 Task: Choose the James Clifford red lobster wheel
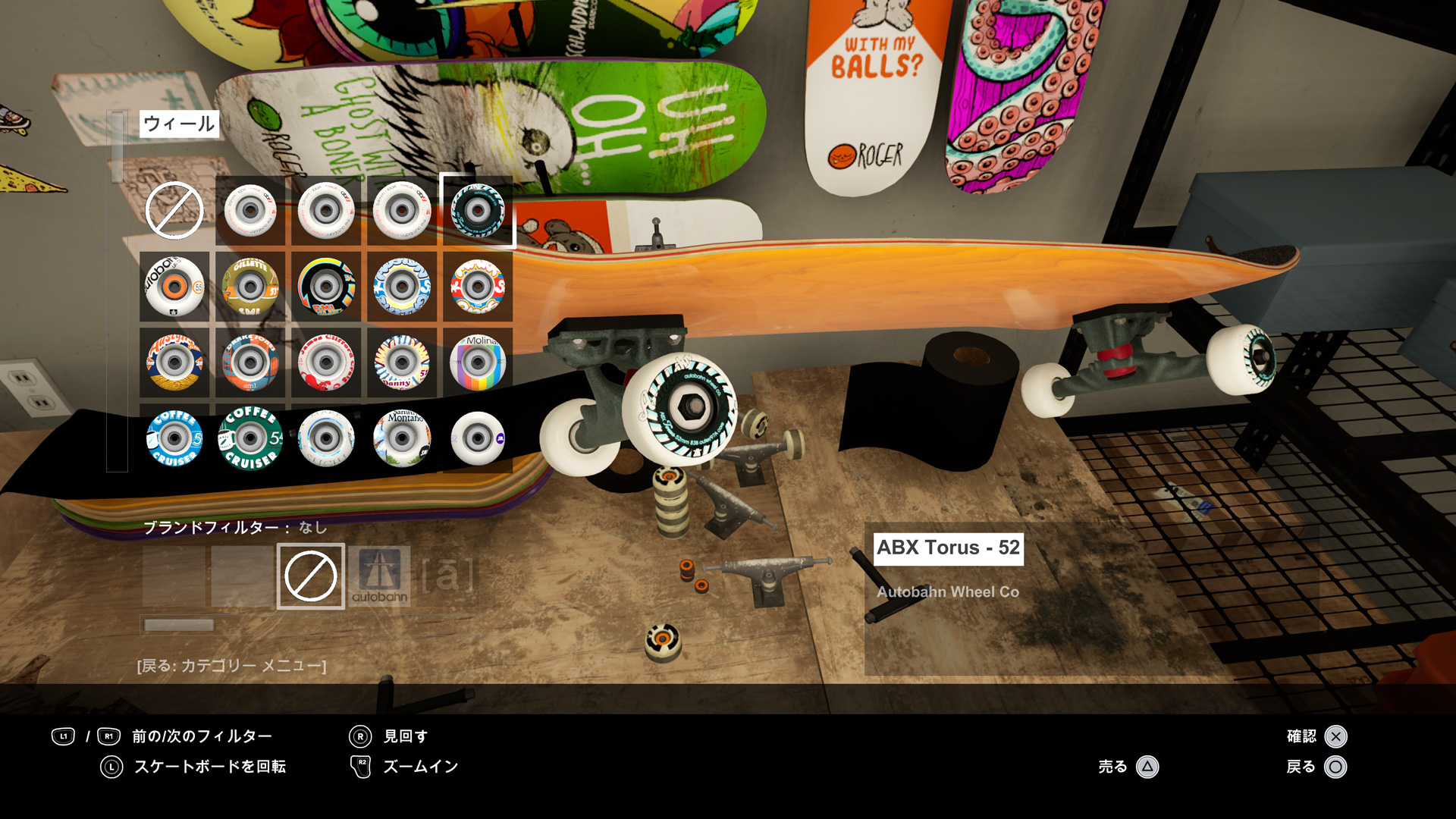pos(326,362)
